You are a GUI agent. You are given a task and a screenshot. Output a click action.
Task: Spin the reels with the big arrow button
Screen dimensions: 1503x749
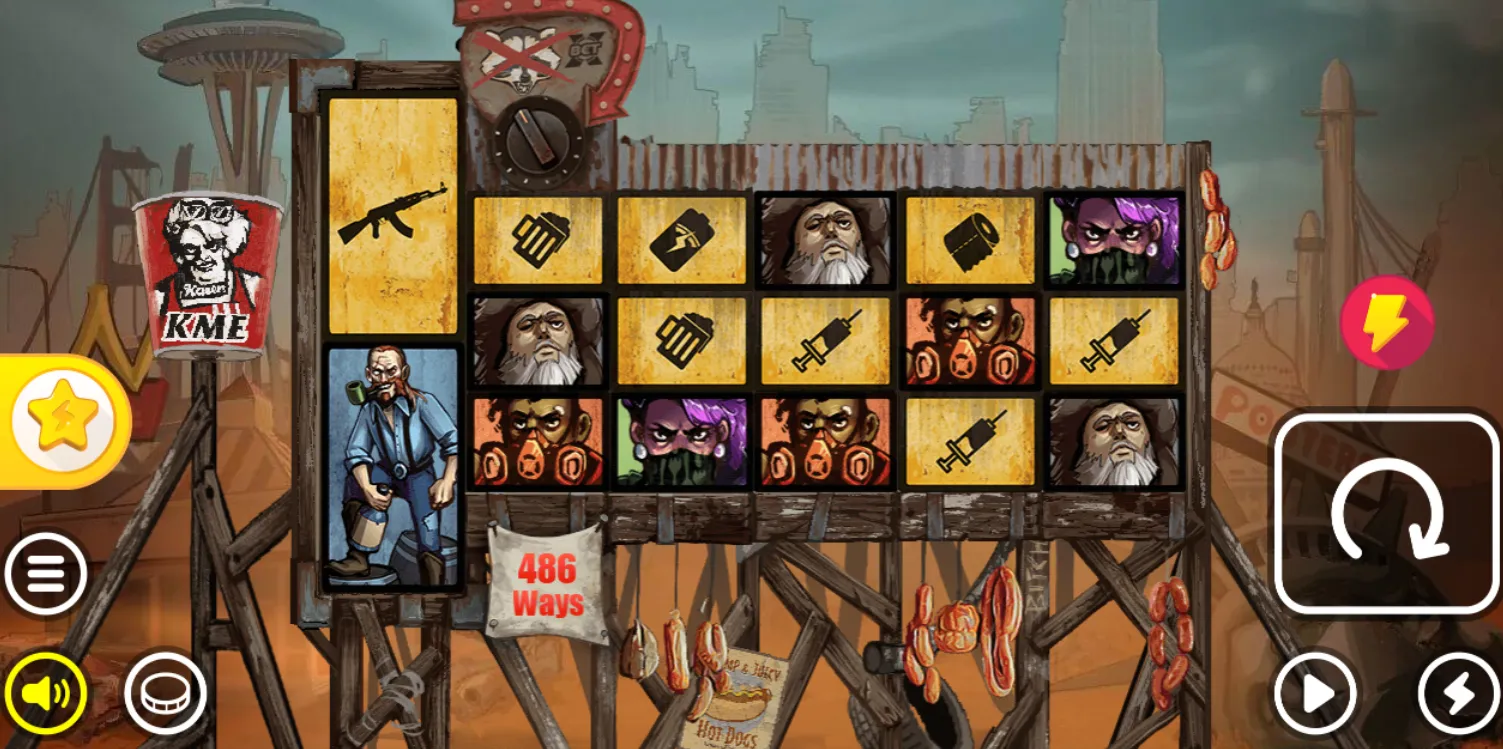(1387, 514)
